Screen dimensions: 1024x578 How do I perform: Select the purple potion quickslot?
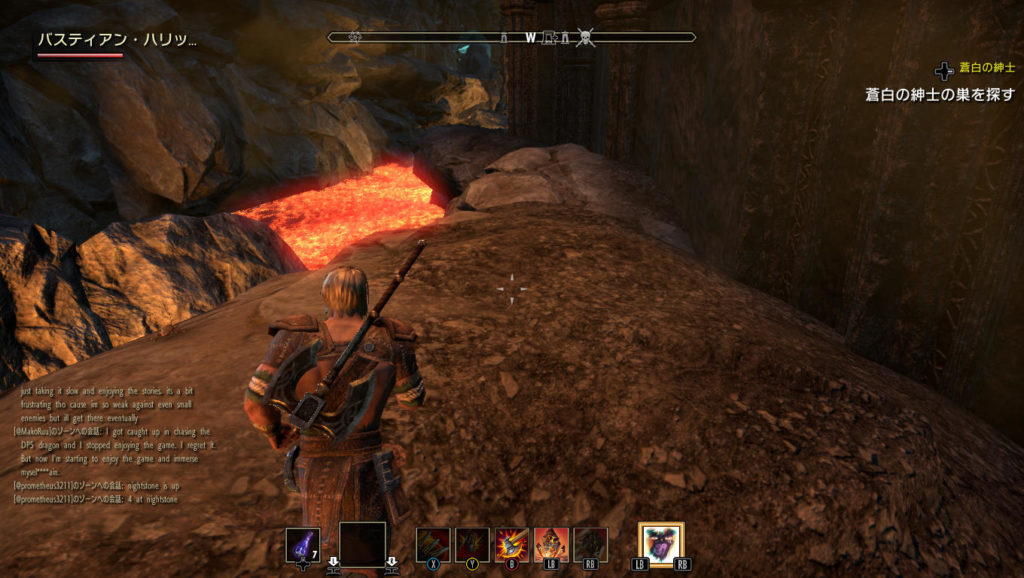302,545
